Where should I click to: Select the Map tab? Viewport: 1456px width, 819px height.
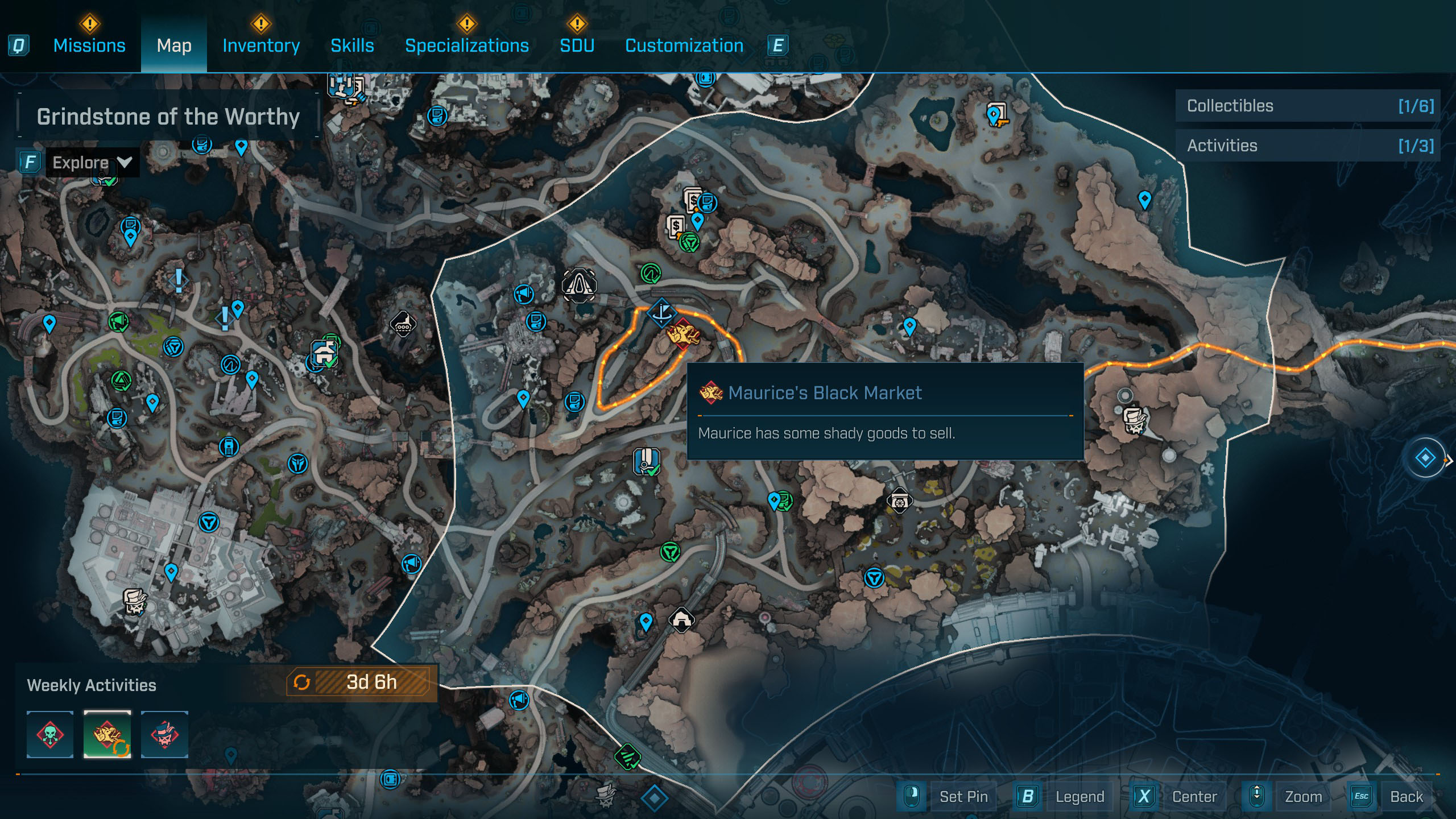pyautogui.click(x=174, y=45)
